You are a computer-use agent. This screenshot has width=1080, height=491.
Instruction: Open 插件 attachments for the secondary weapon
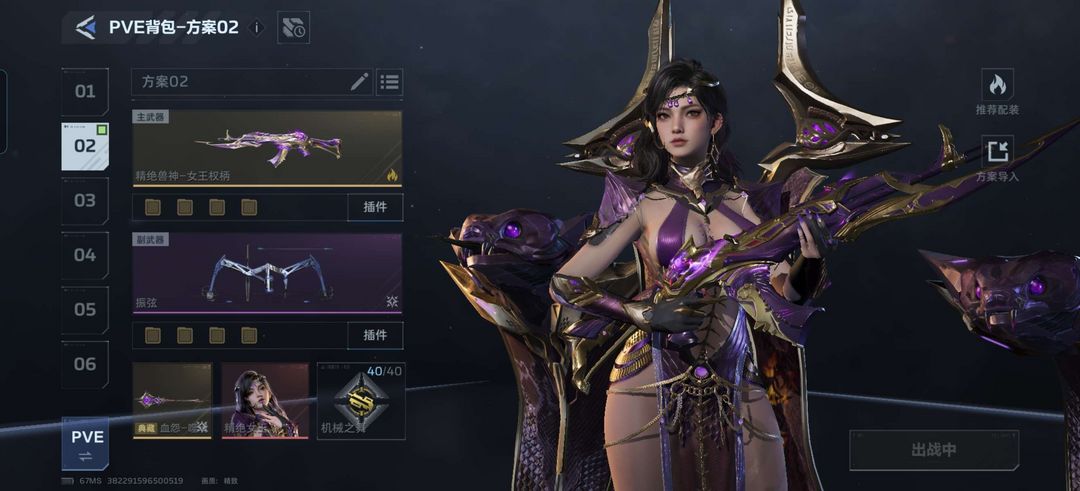tap(375, 335)
